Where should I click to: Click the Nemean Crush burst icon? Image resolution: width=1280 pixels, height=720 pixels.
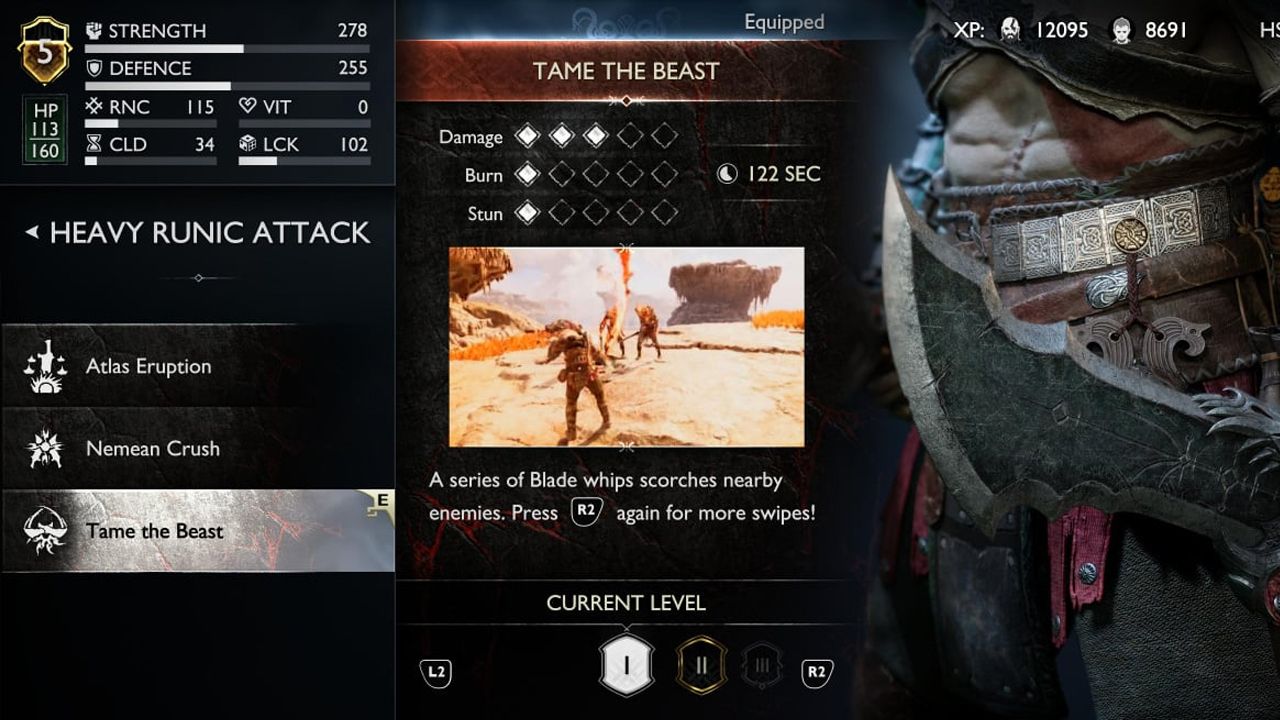pos(46,448)
